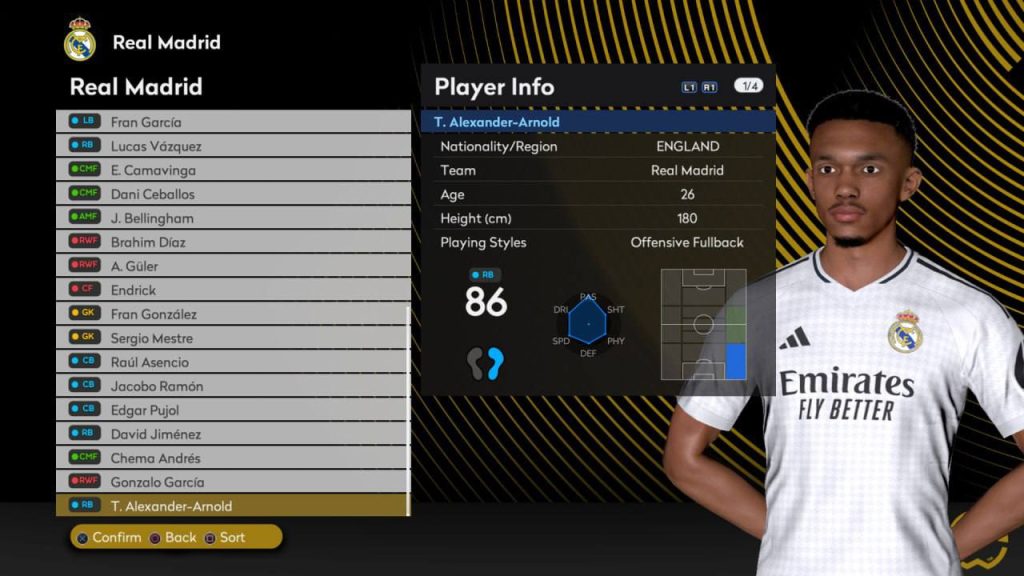The height and width of the screenshot is (576, 1024).
Task: Select A. Güler in the squad
Action: pyautogui.click(x=233, y=266)
